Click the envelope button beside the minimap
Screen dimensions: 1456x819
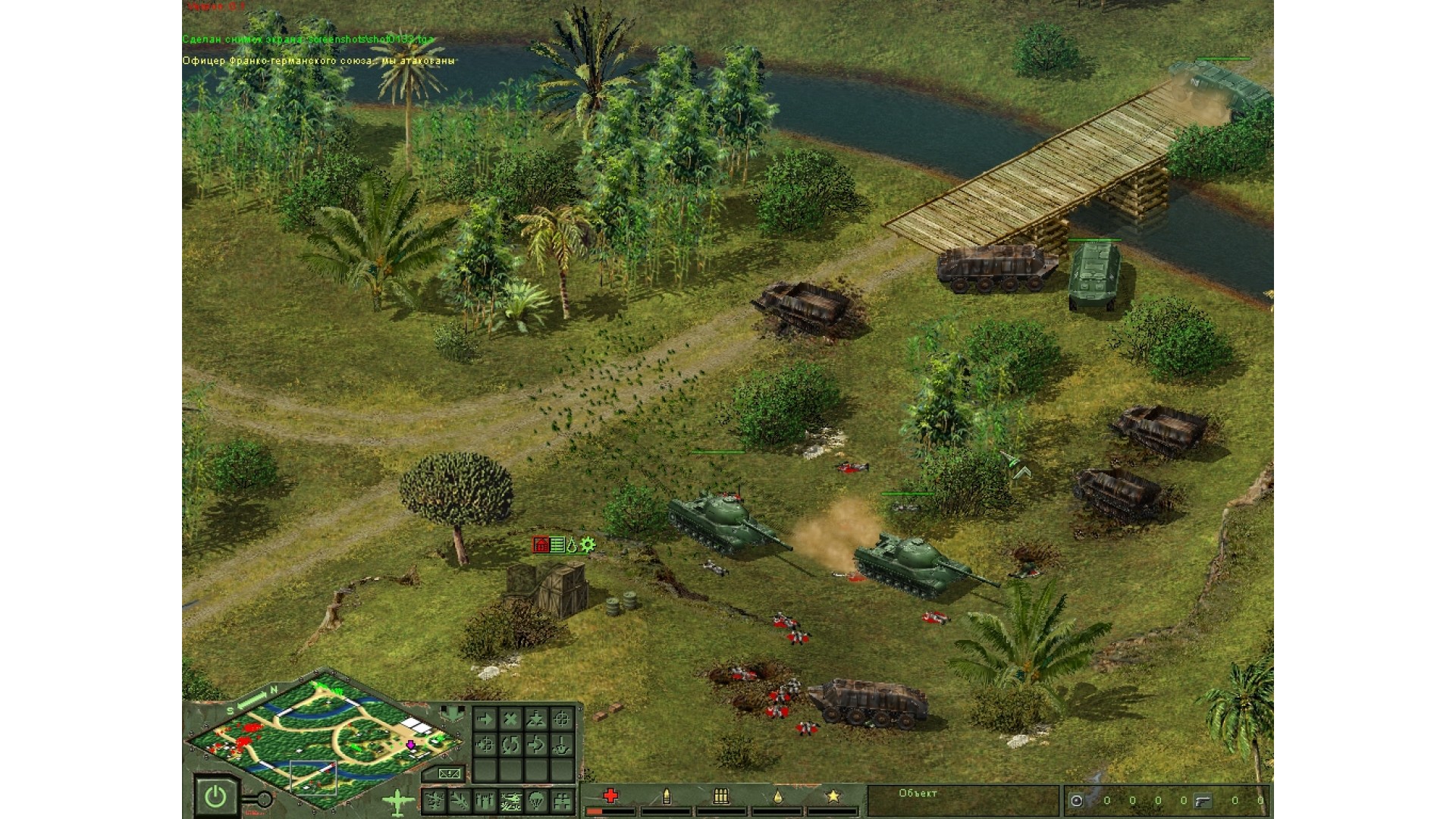[x=449, y=773]
